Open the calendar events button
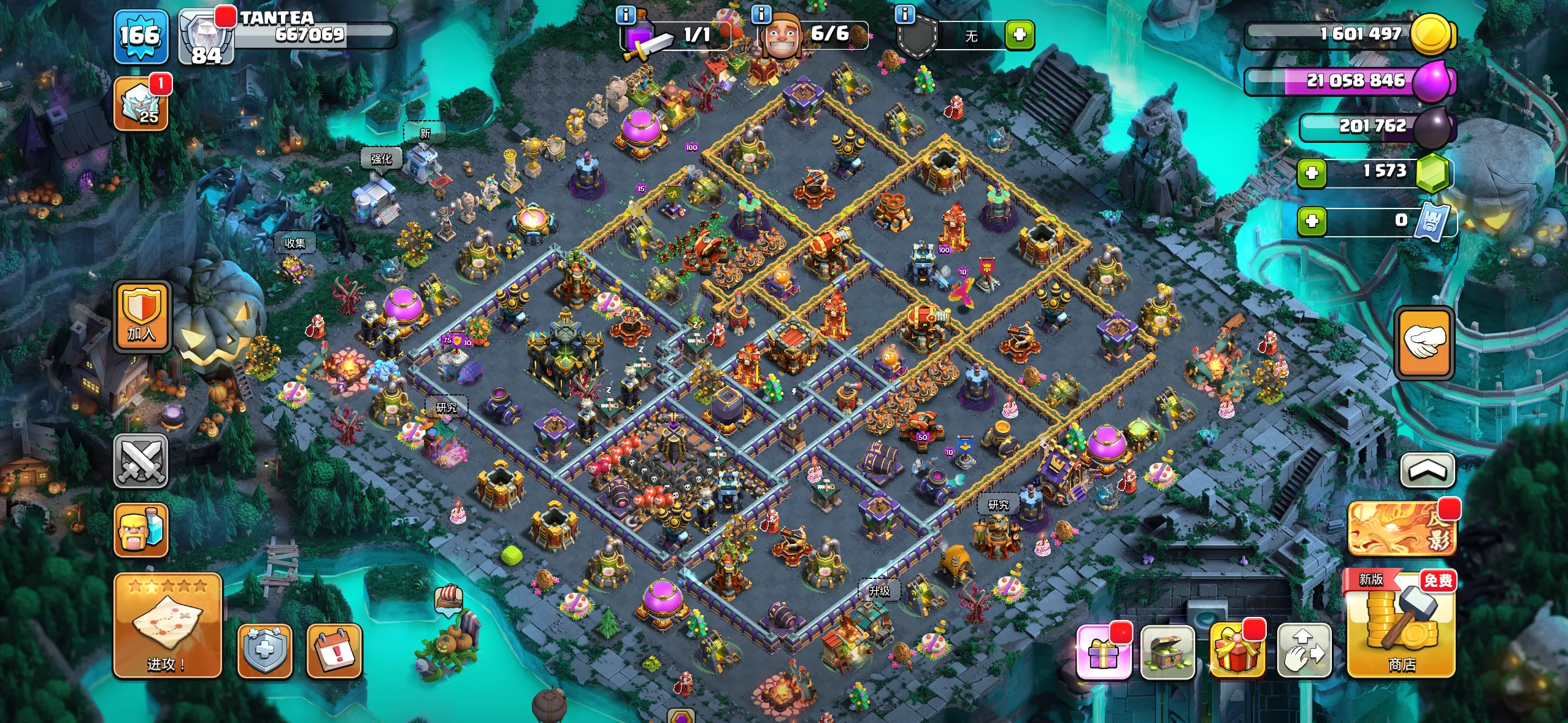This screenshot has height=723, width=1568. (x=334, y=651)
